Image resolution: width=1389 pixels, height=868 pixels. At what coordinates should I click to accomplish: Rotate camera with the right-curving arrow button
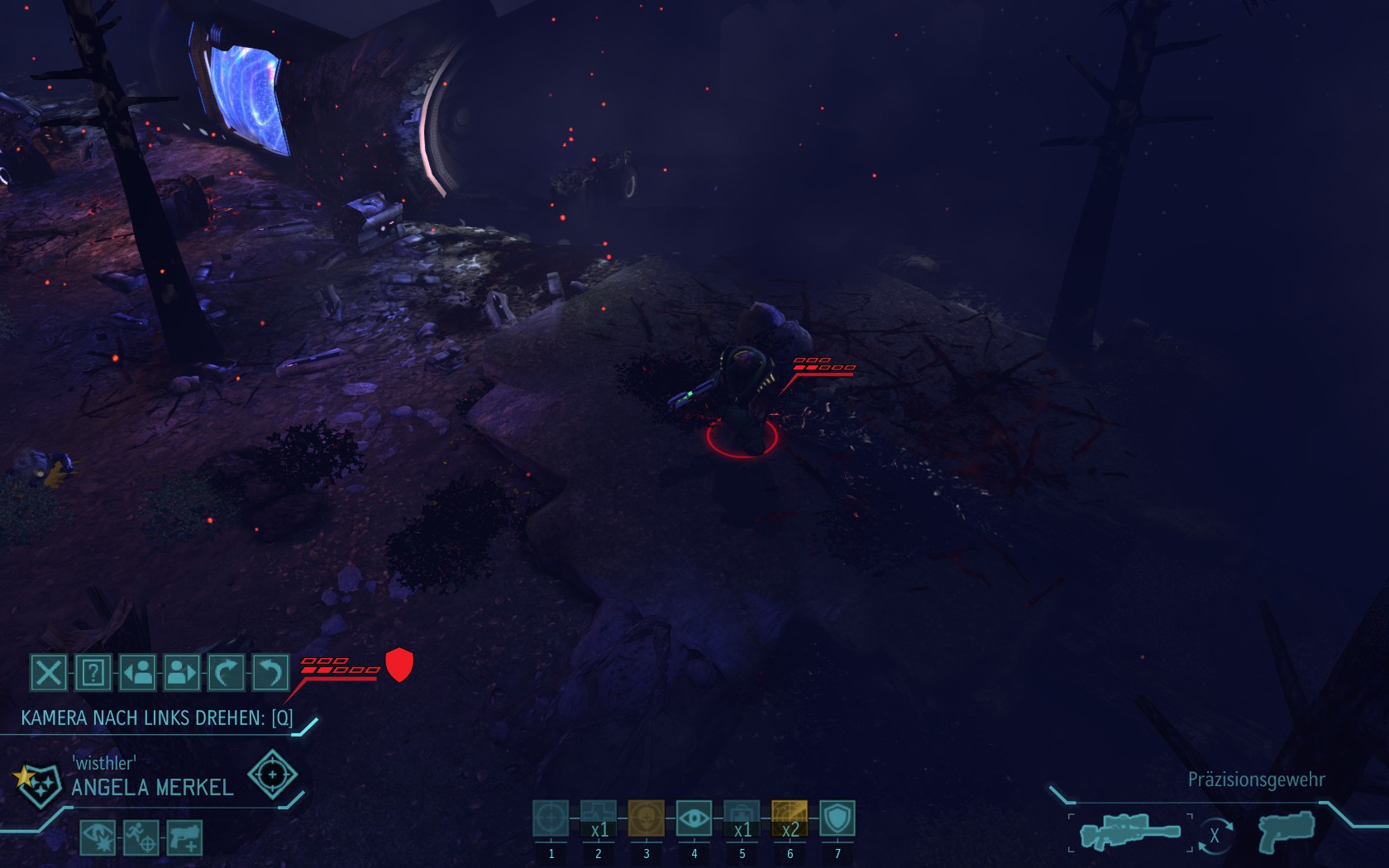[x=226, y=673]
